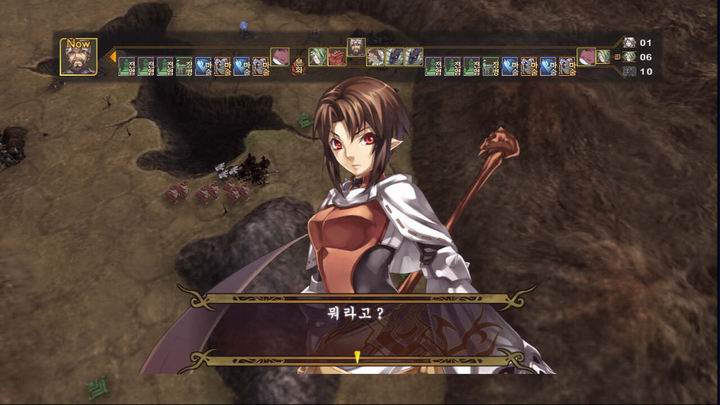Select the raised bearded man portrait in turn order
The width and height of the screenshot is (720, 405).
click(357, 47)
